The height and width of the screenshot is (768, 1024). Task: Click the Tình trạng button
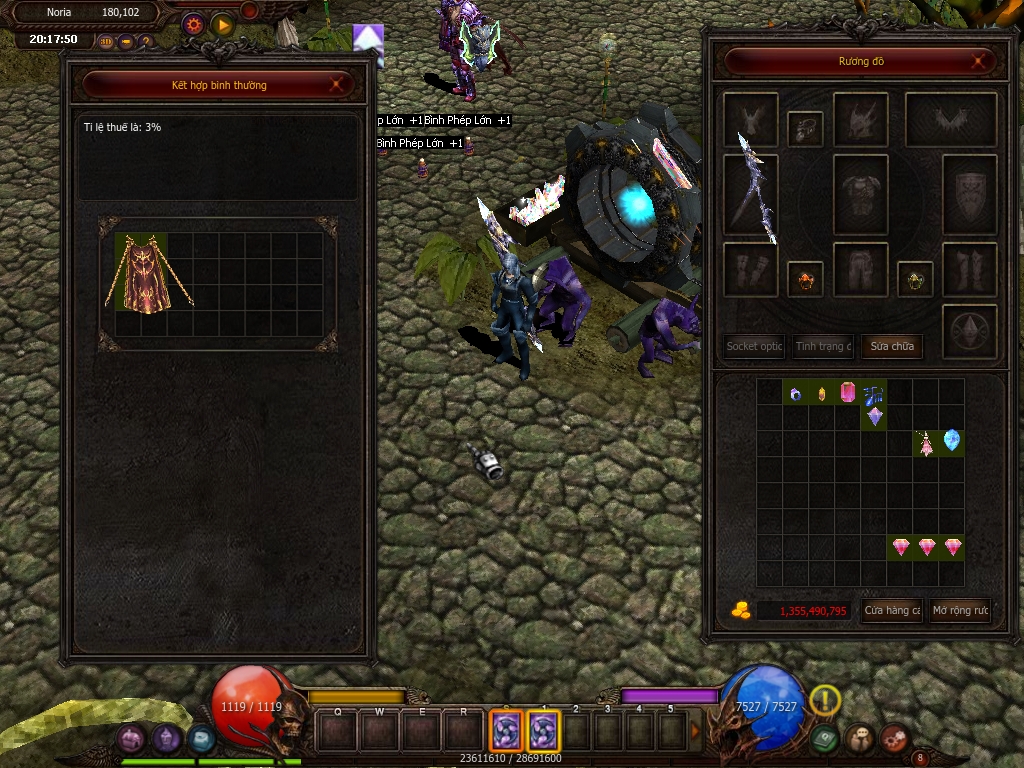(x=823, y=346)
